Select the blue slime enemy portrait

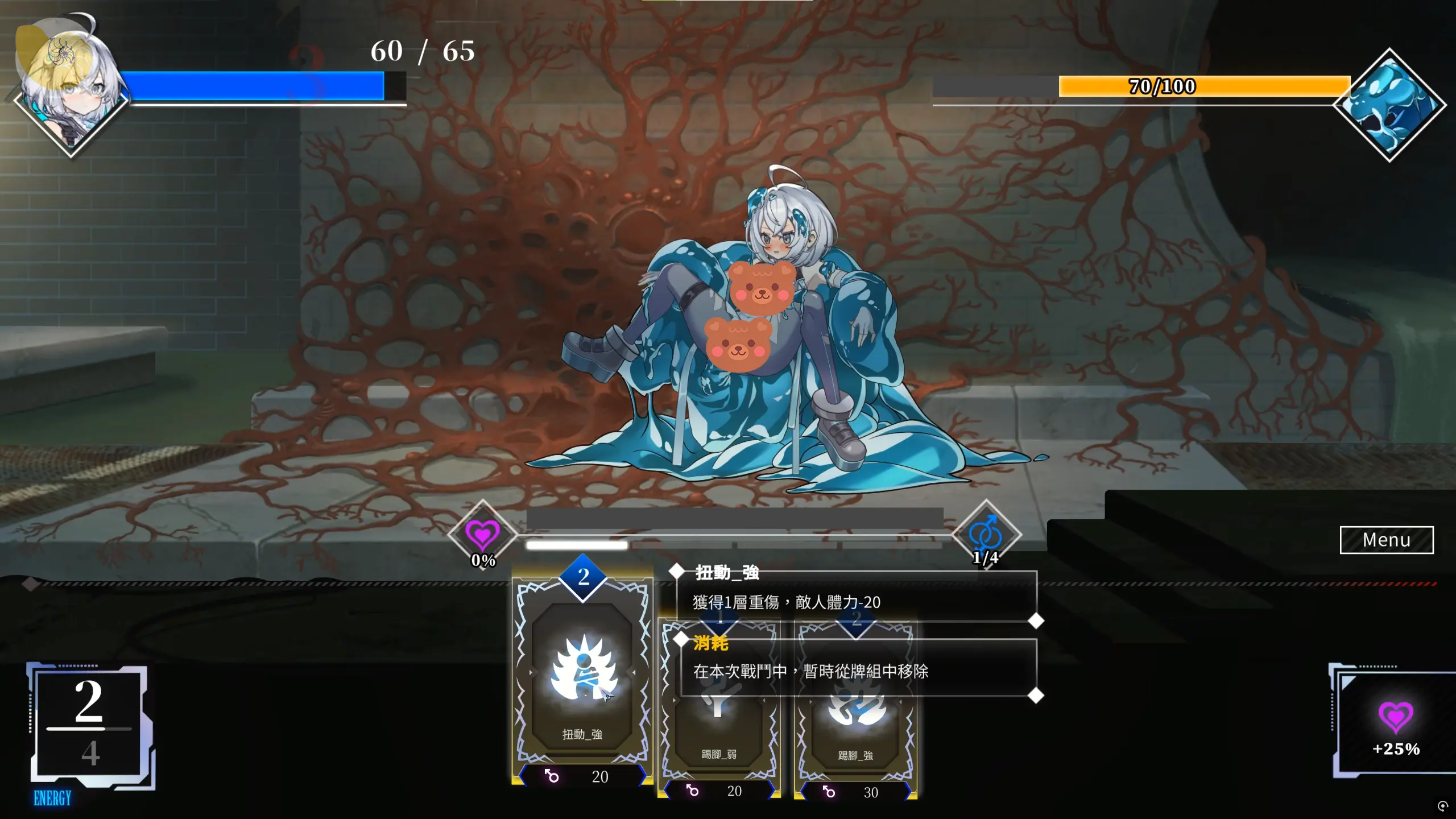1389,105
